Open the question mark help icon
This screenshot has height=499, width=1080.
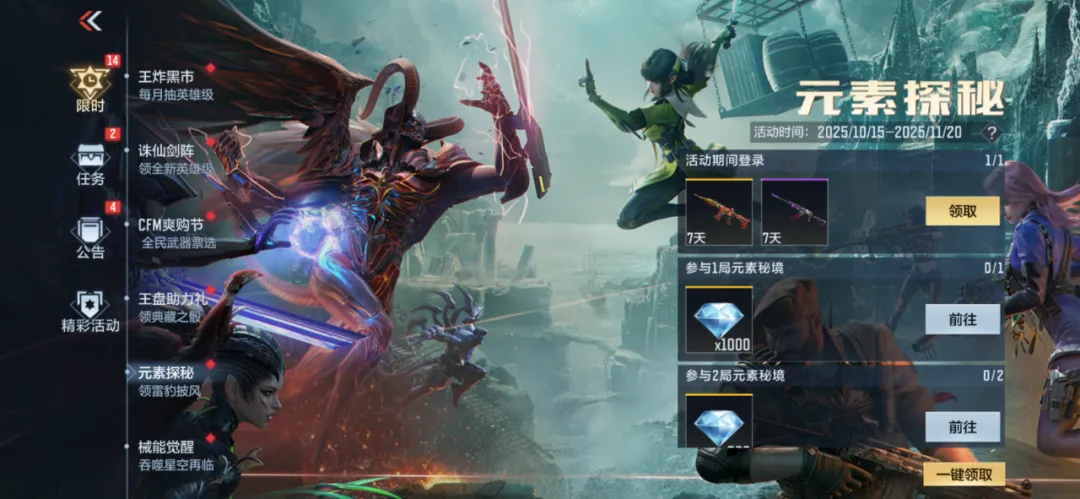[x=991, y=132]
